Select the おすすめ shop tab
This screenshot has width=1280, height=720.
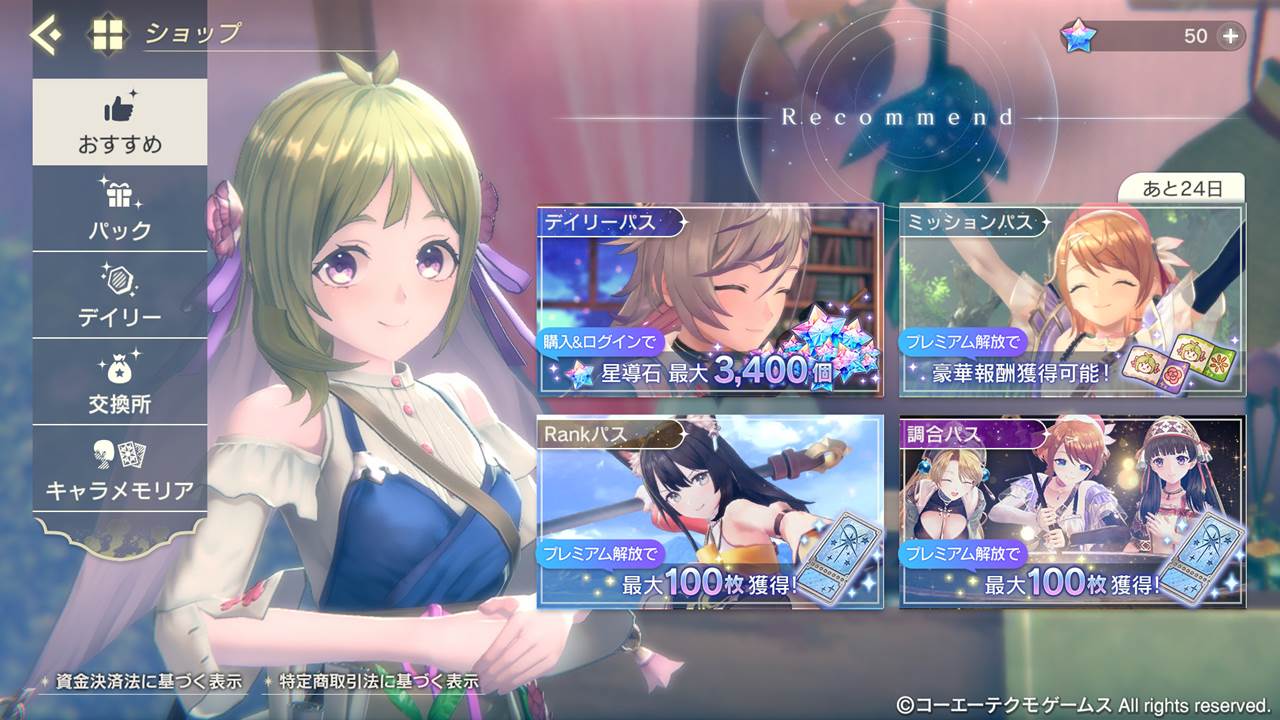click(120, 123)
